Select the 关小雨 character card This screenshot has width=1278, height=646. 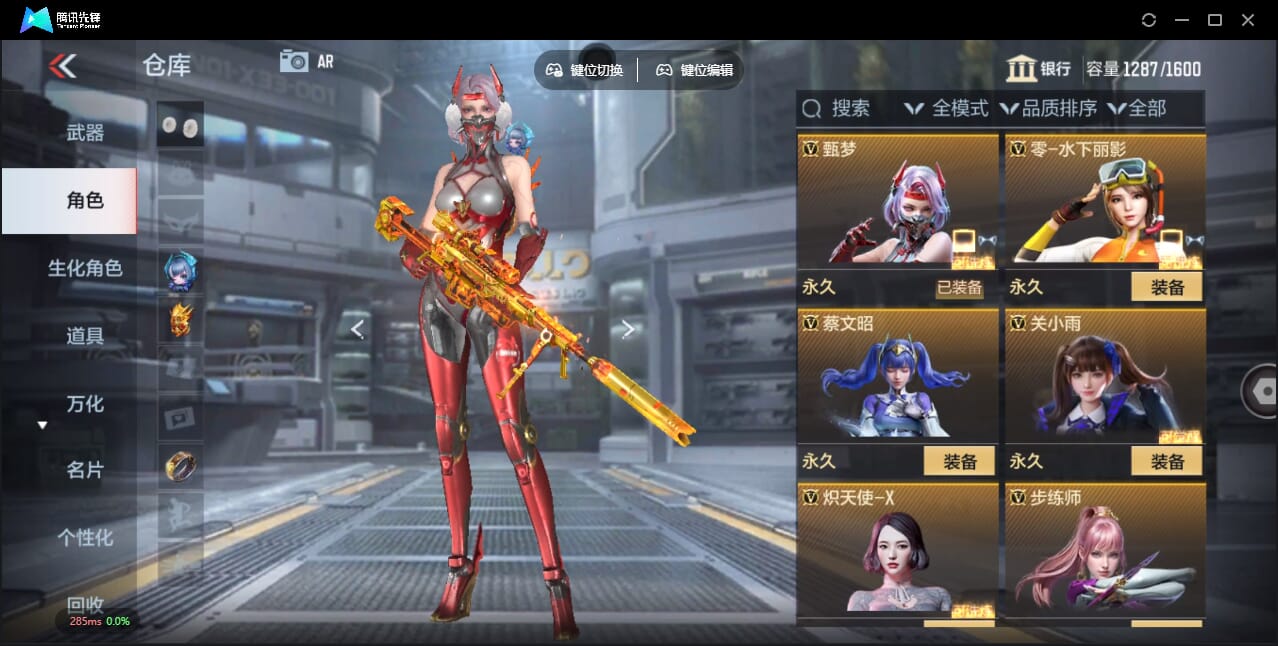[x=1105, y=380]
